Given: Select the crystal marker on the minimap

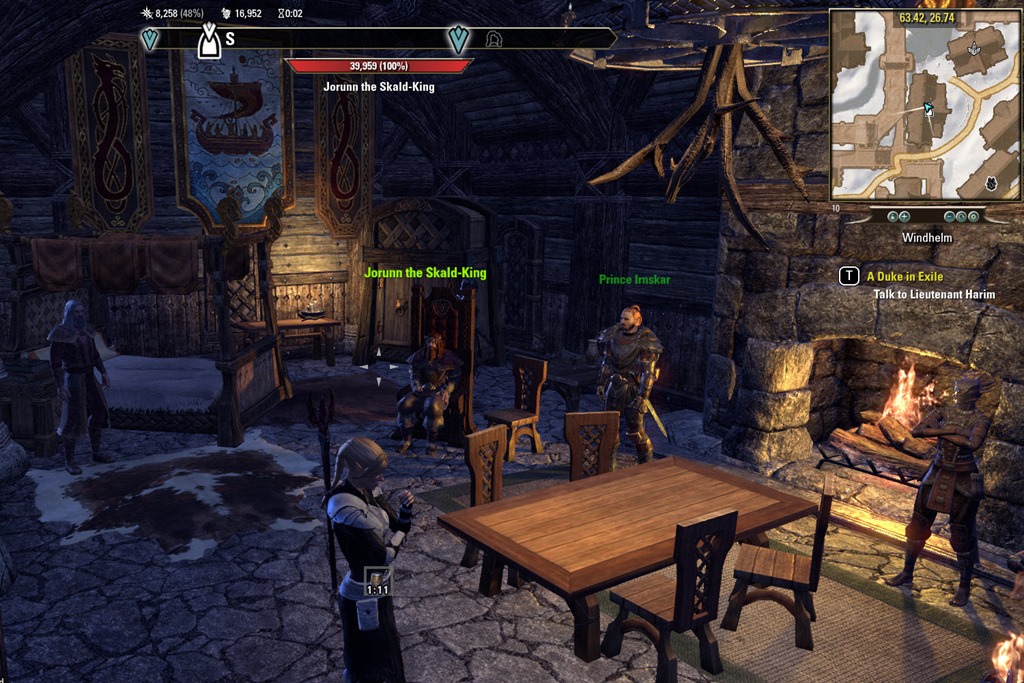Looking at the screenshot, I should [974, 48].
